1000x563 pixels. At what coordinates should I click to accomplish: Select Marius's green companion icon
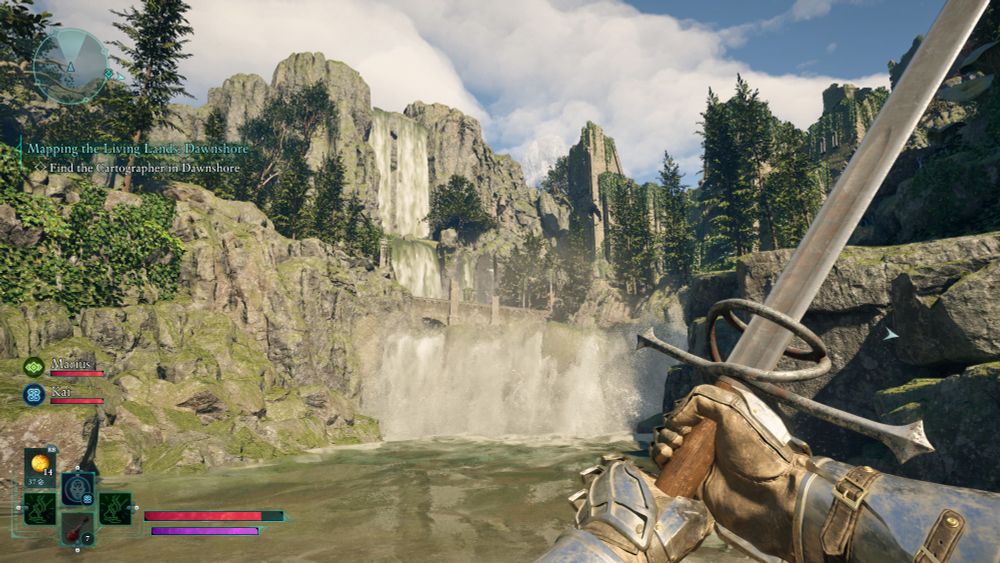34,367
